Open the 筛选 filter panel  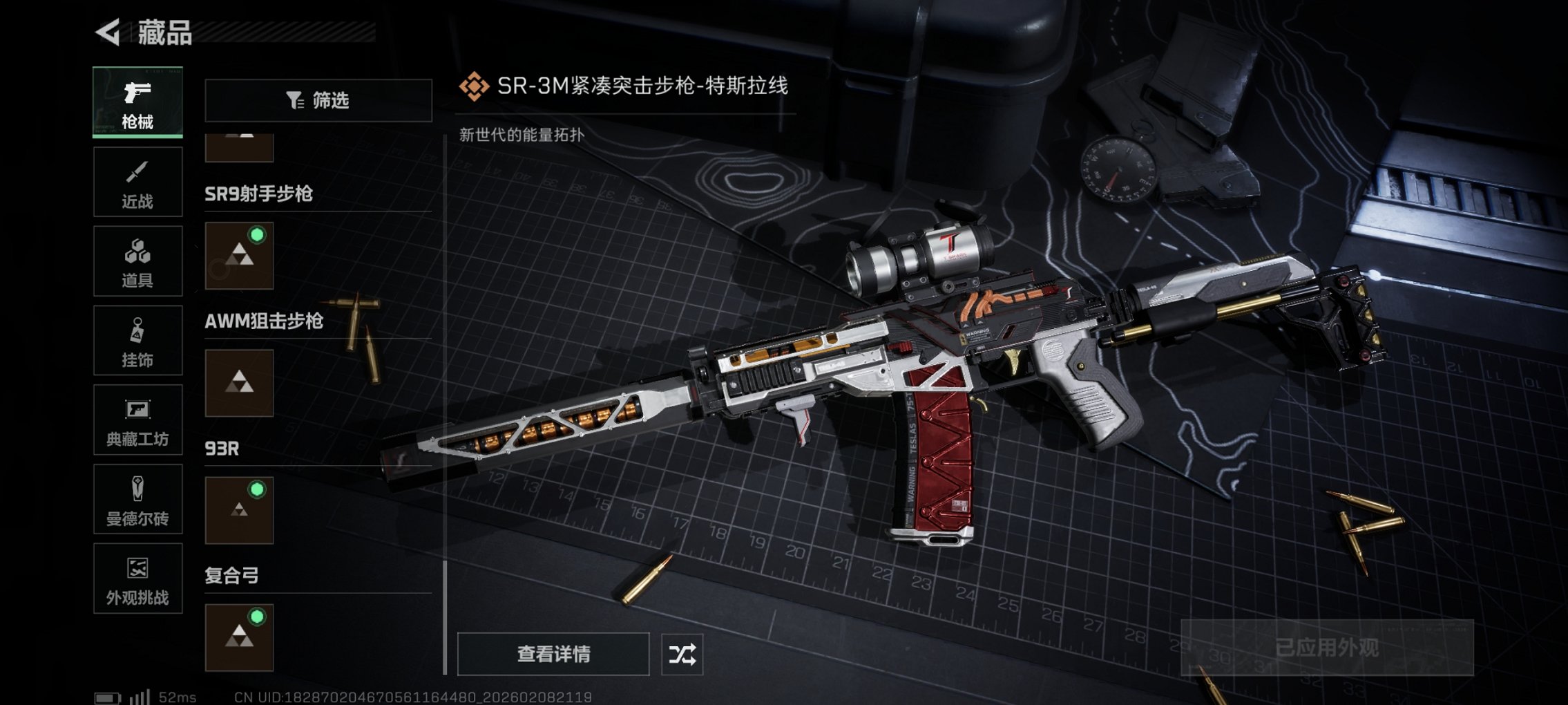[317, 101]
